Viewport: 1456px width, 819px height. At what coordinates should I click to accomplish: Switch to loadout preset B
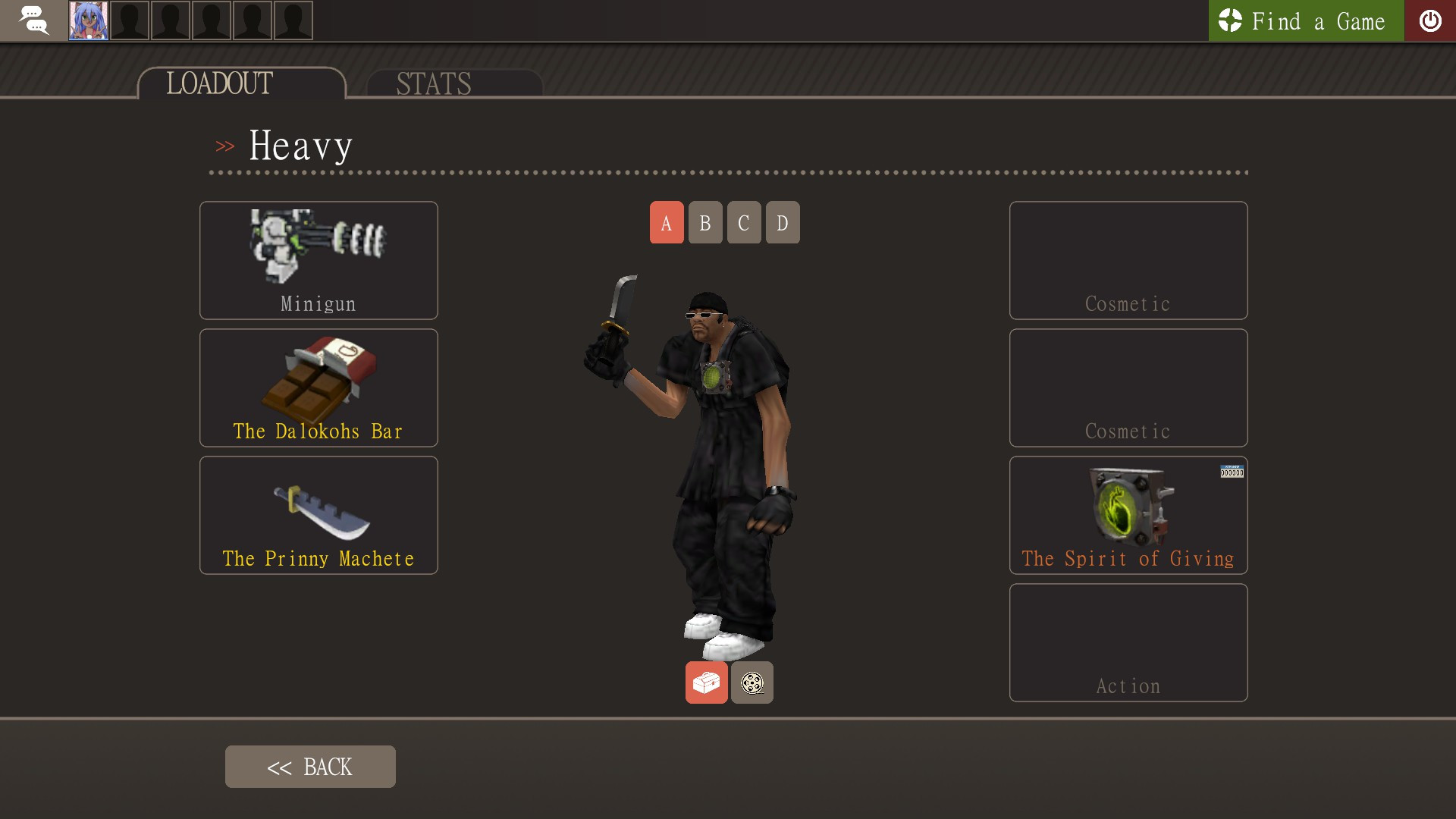click(x=704, y=222)
